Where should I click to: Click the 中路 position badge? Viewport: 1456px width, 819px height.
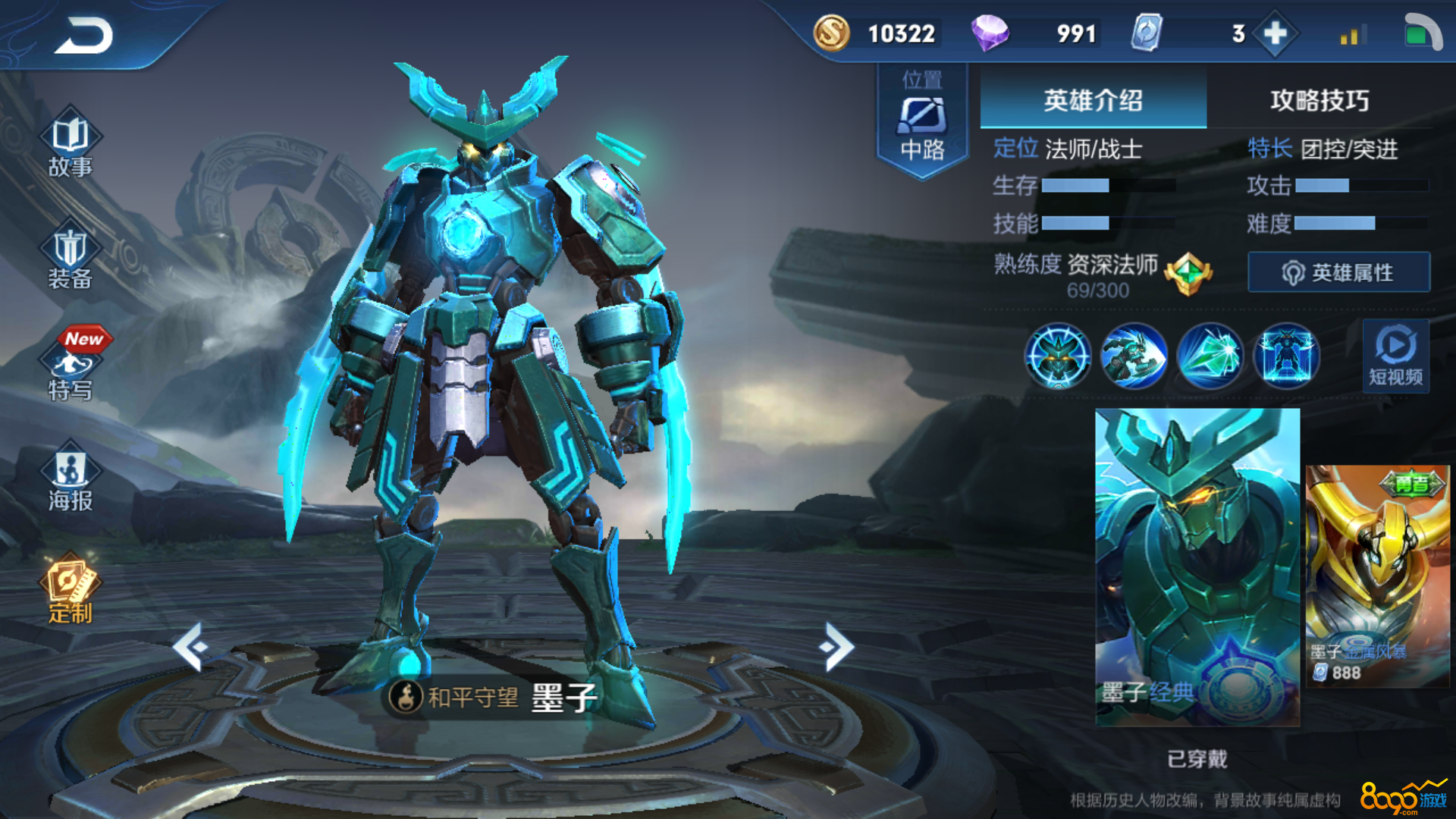point(922,121)
